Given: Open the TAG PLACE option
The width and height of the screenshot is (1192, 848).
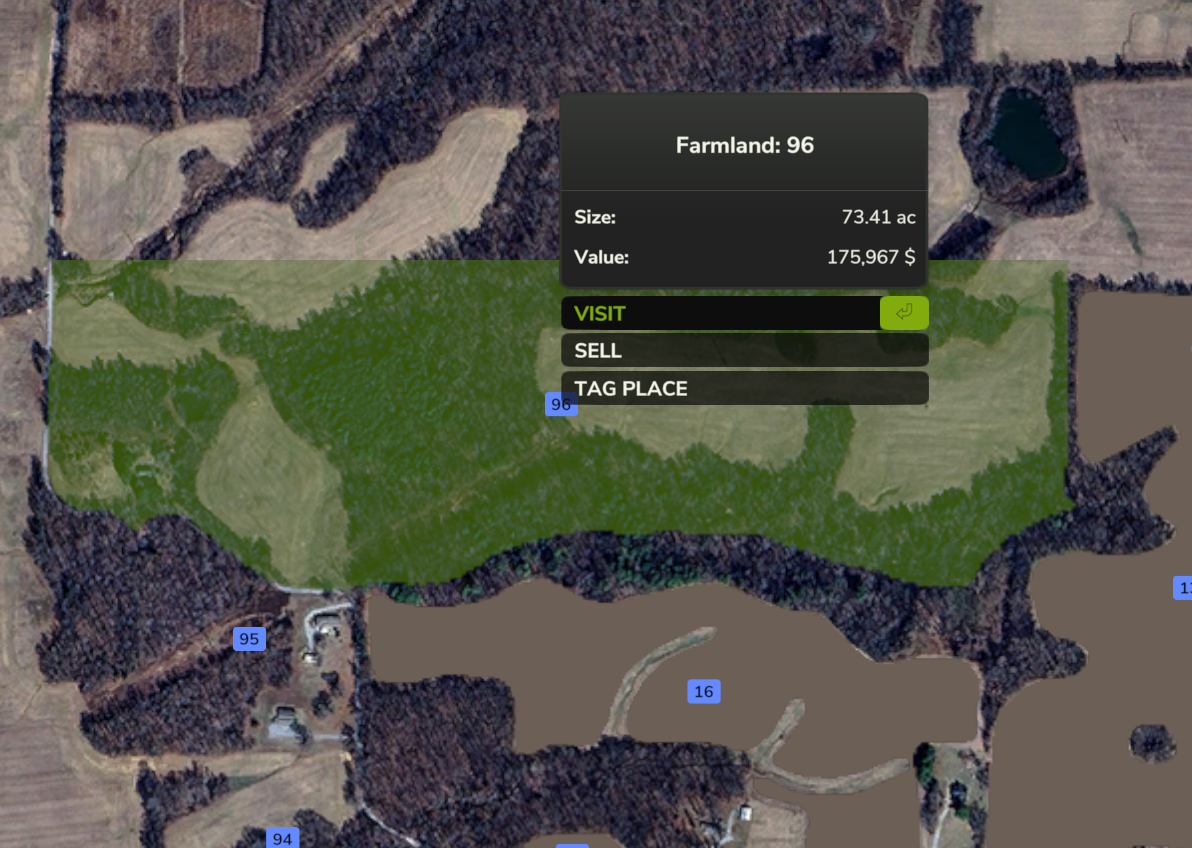Looking at the screenshot, I should pos(744,388).
